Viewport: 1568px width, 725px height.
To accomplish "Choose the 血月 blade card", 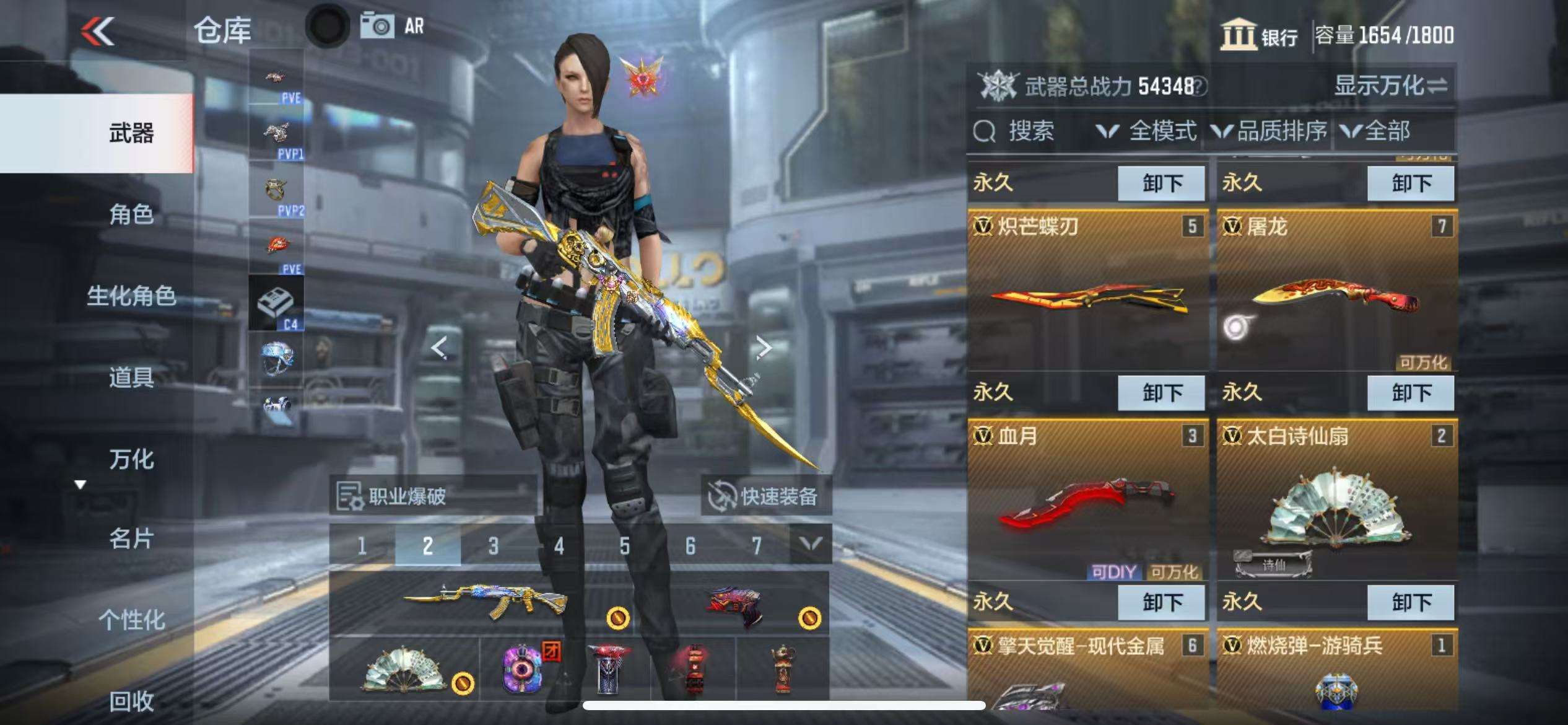I will coord(1087,501).
